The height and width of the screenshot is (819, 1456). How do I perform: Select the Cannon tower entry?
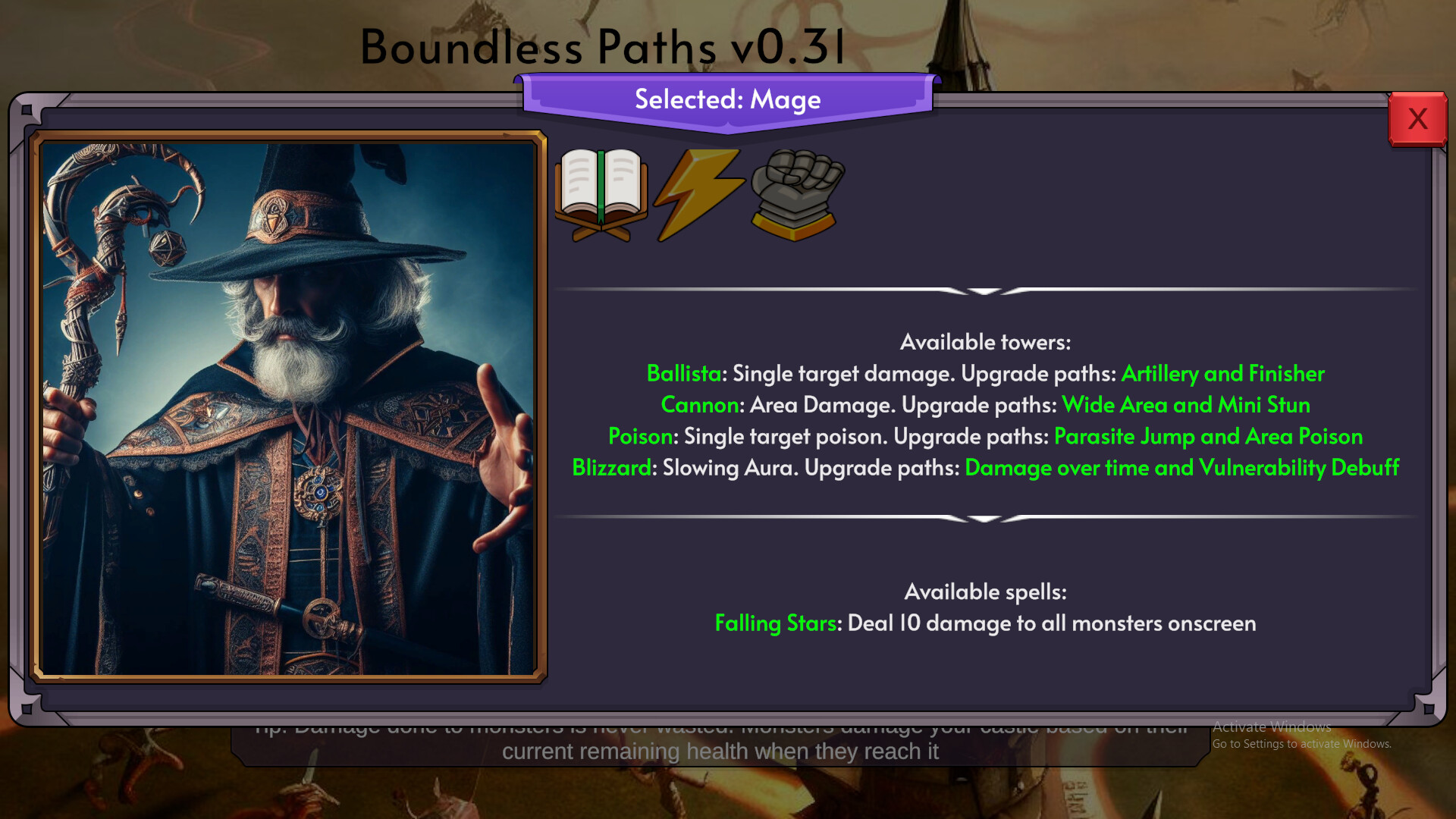click(x=698, y=405)
